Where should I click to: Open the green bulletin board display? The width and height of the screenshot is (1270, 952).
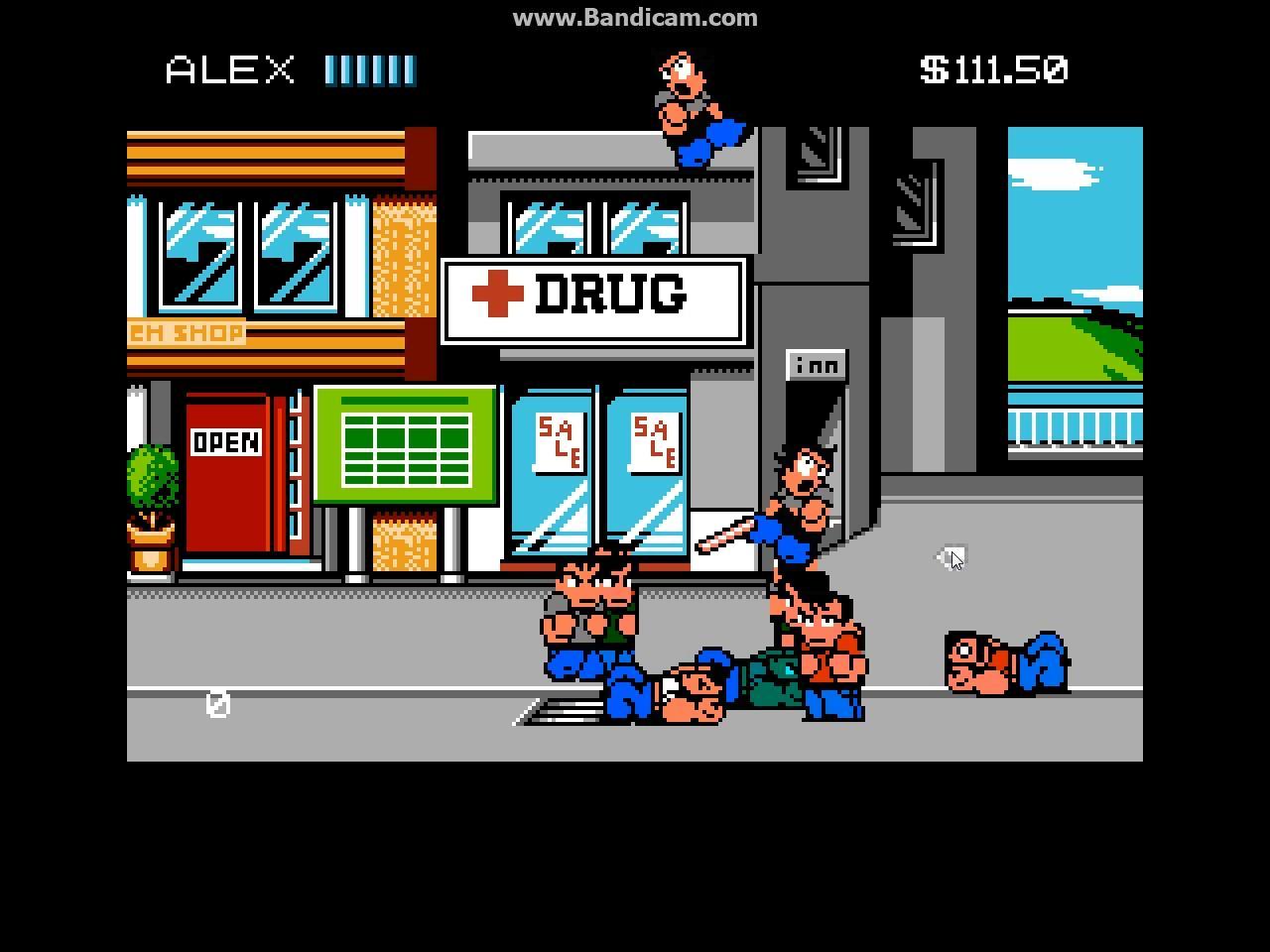click(406, 443)
